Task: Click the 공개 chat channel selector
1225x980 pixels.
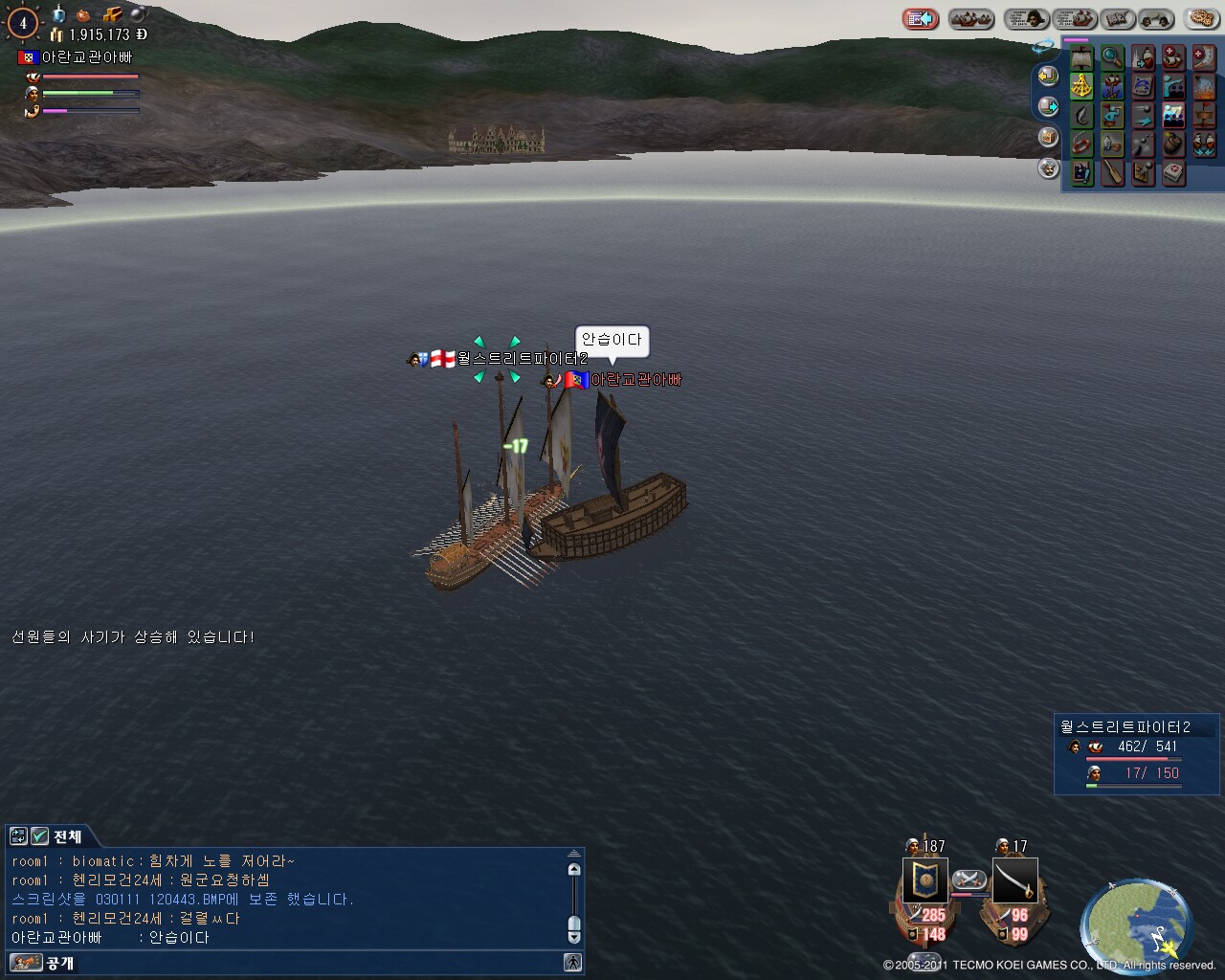Action: (59, 963)
